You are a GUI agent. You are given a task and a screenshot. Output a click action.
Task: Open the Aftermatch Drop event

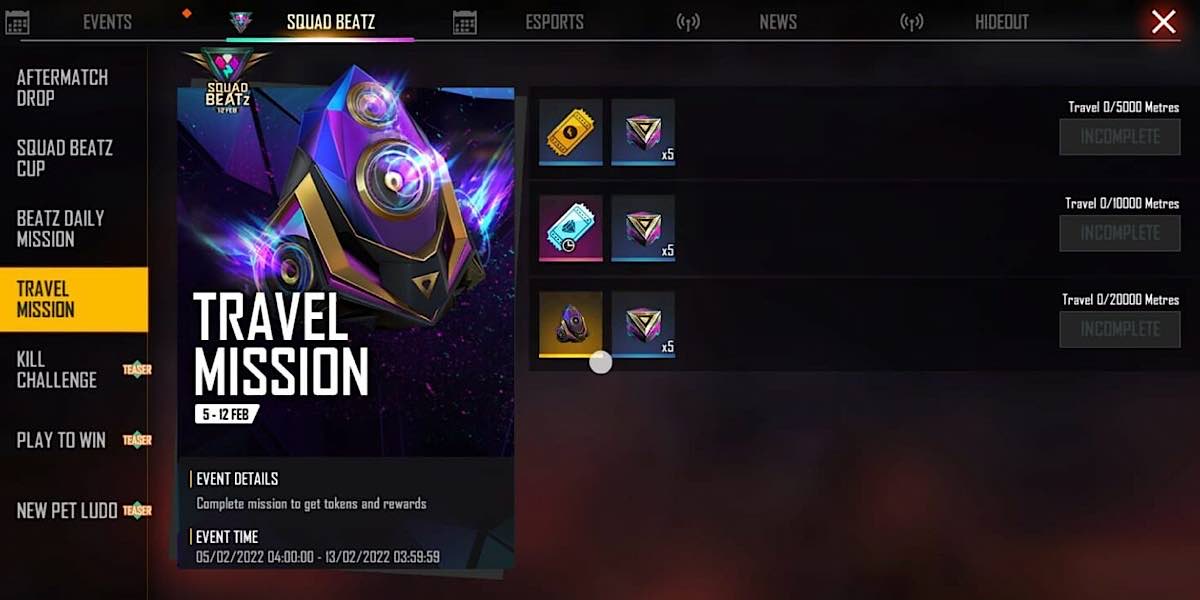coord(62,88)
